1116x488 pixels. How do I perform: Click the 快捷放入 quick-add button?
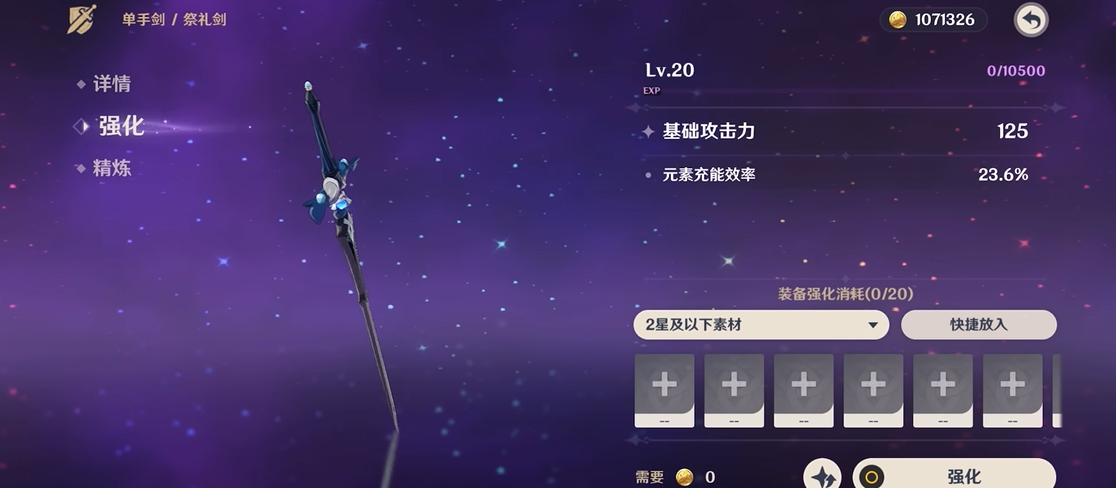click(x=978, y=325)
